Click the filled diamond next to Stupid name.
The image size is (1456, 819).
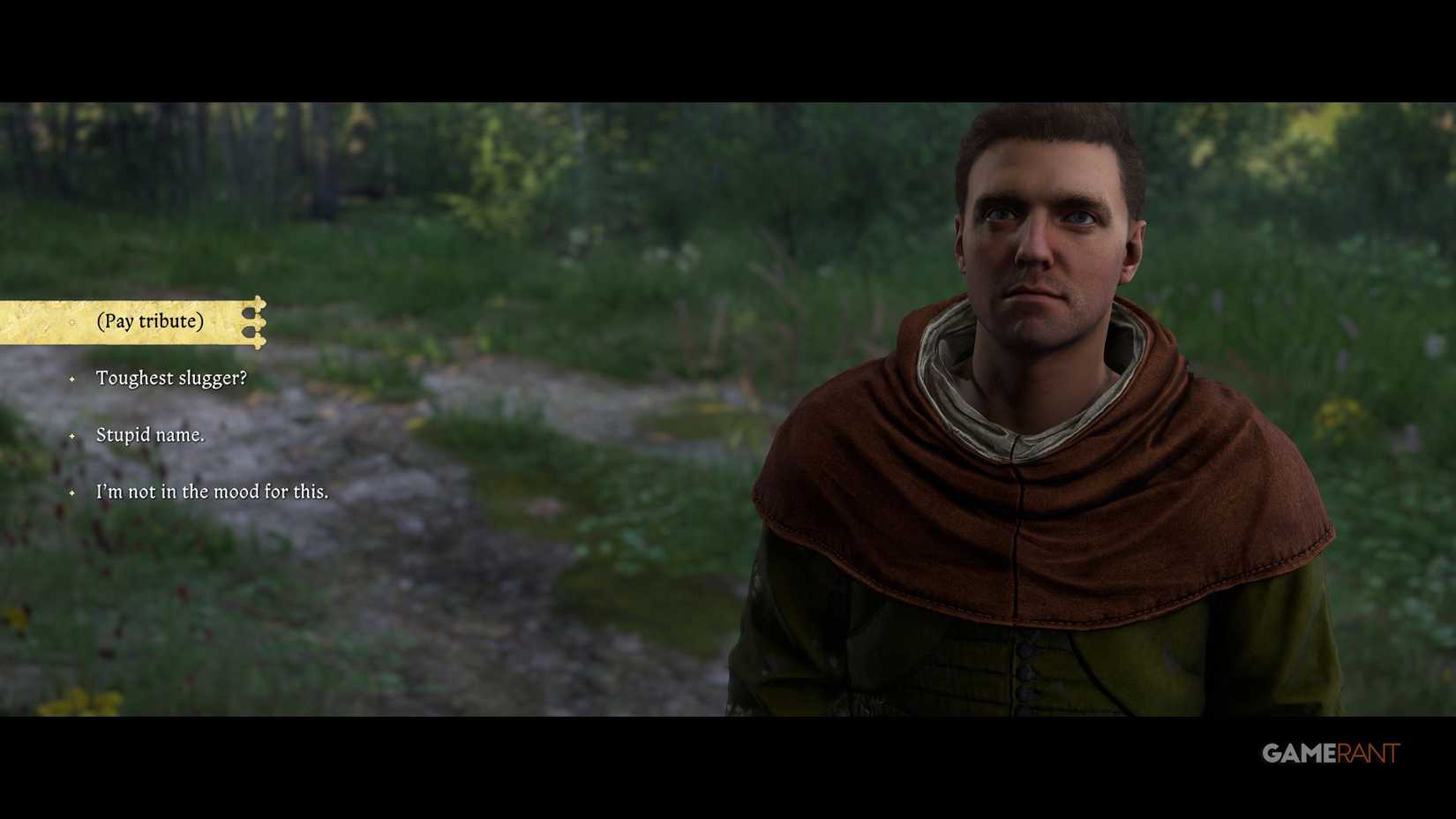pos(71,436)
